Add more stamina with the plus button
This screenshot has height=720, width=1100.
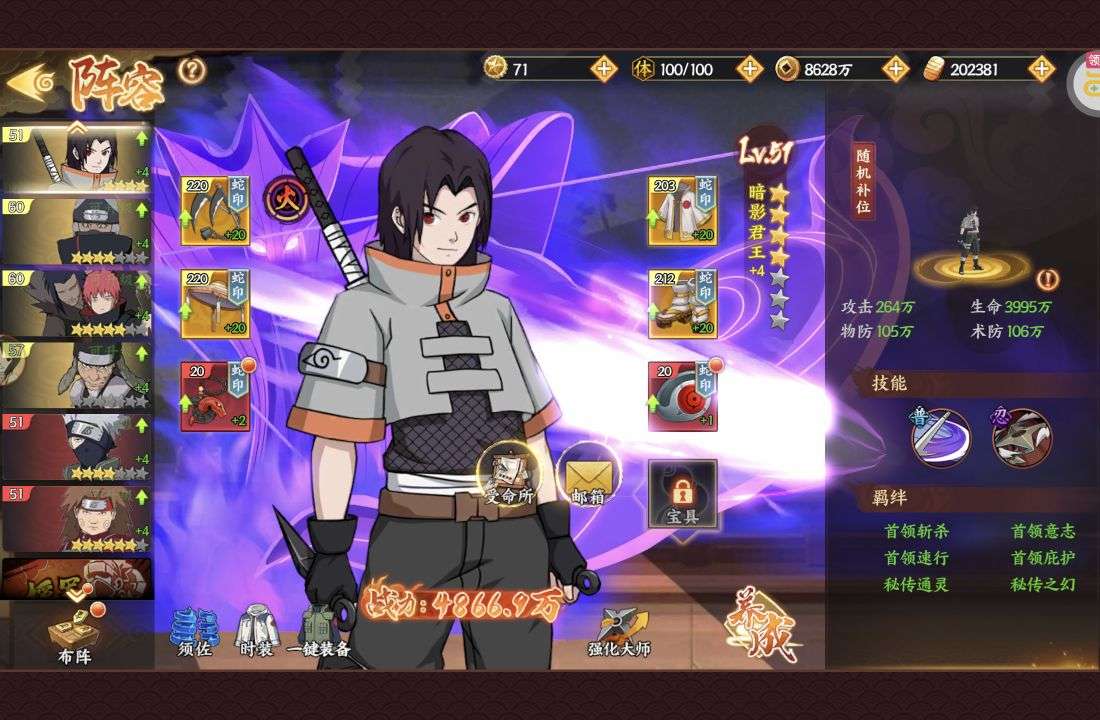coord(749,69)
